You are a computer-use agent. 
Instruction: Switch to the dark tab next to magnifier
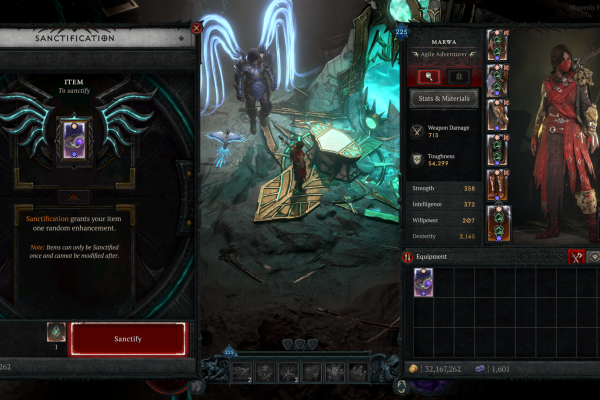tap(457, 75)
